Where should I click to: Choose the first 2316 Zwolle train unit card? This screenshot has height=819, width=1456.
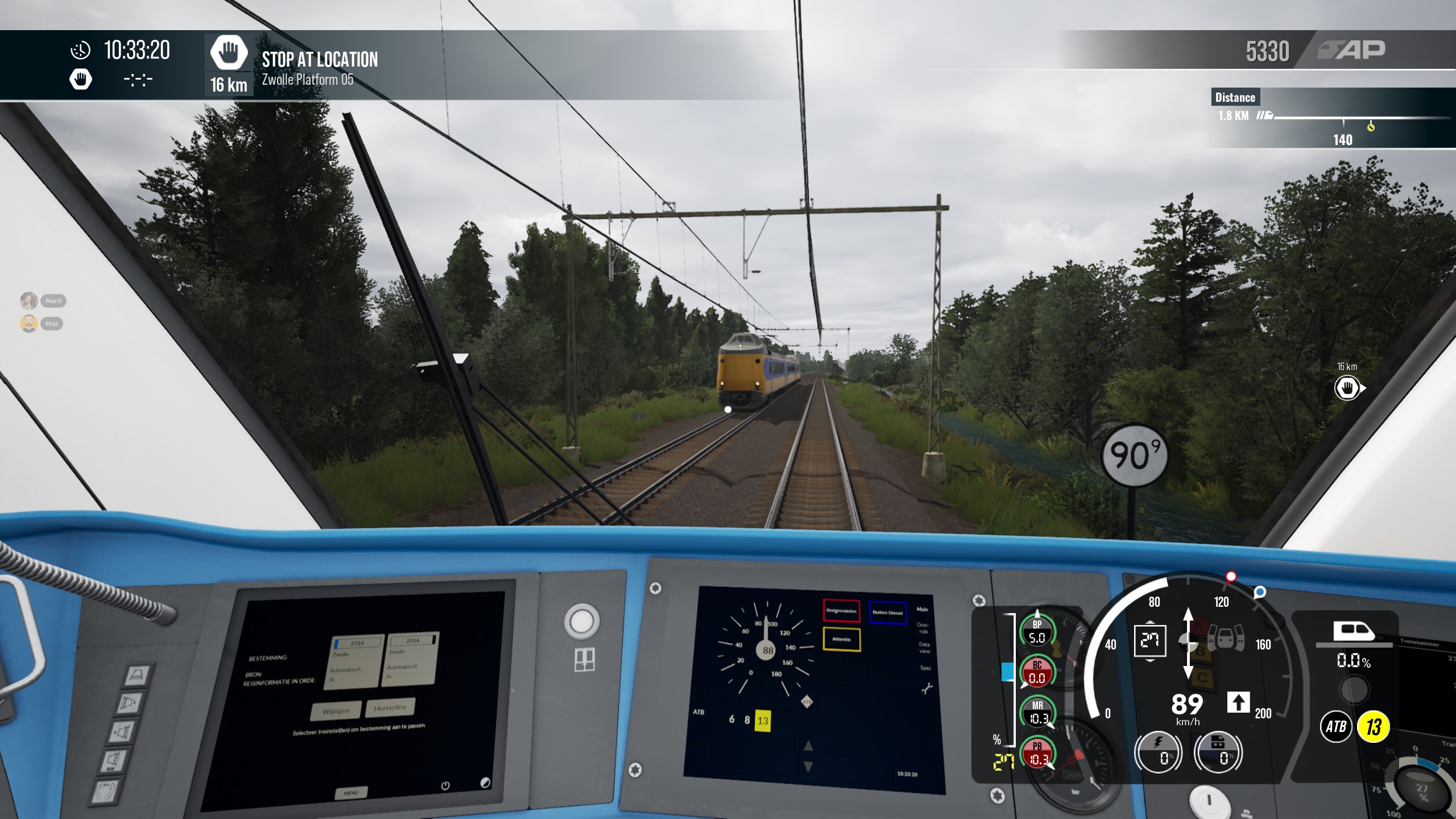click(x=355, y=659)
